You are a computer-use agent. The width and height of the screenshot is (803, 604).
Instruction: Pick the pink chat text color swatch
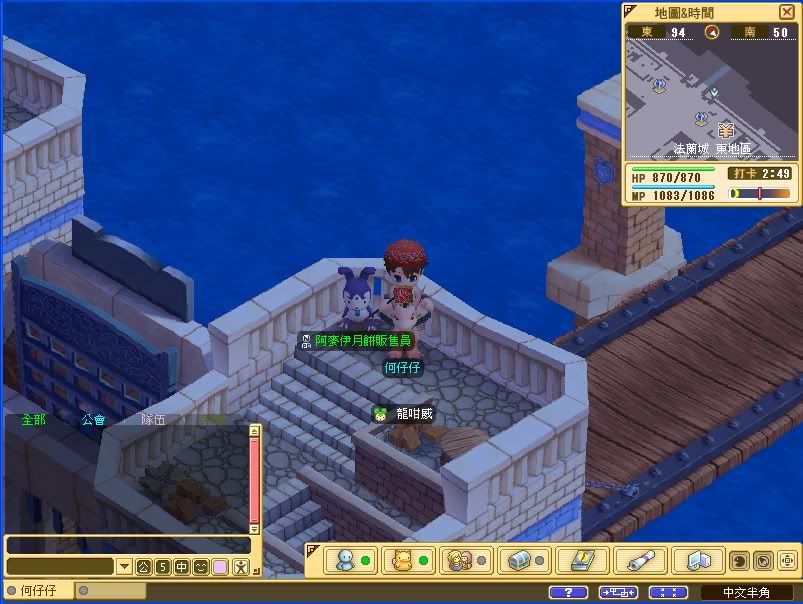[219, 567]
